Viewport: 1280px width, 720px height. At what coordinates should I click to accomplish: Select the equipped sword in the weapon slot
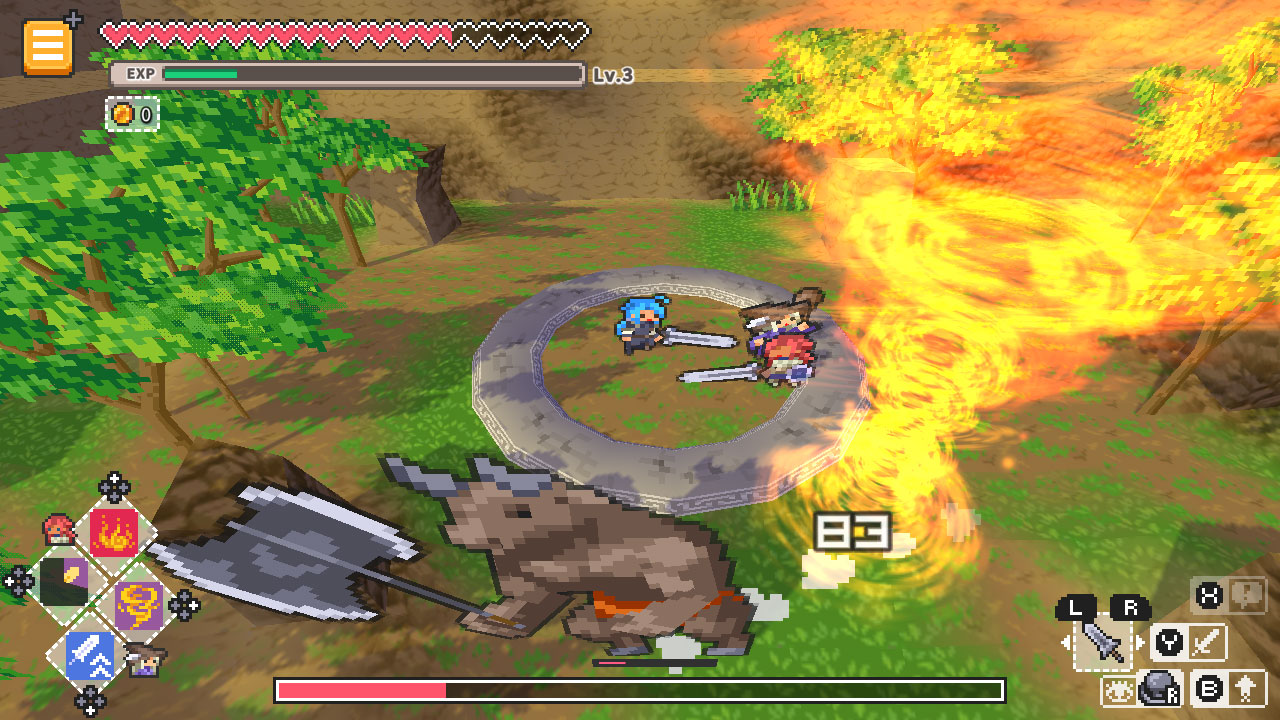[1103, 643]
